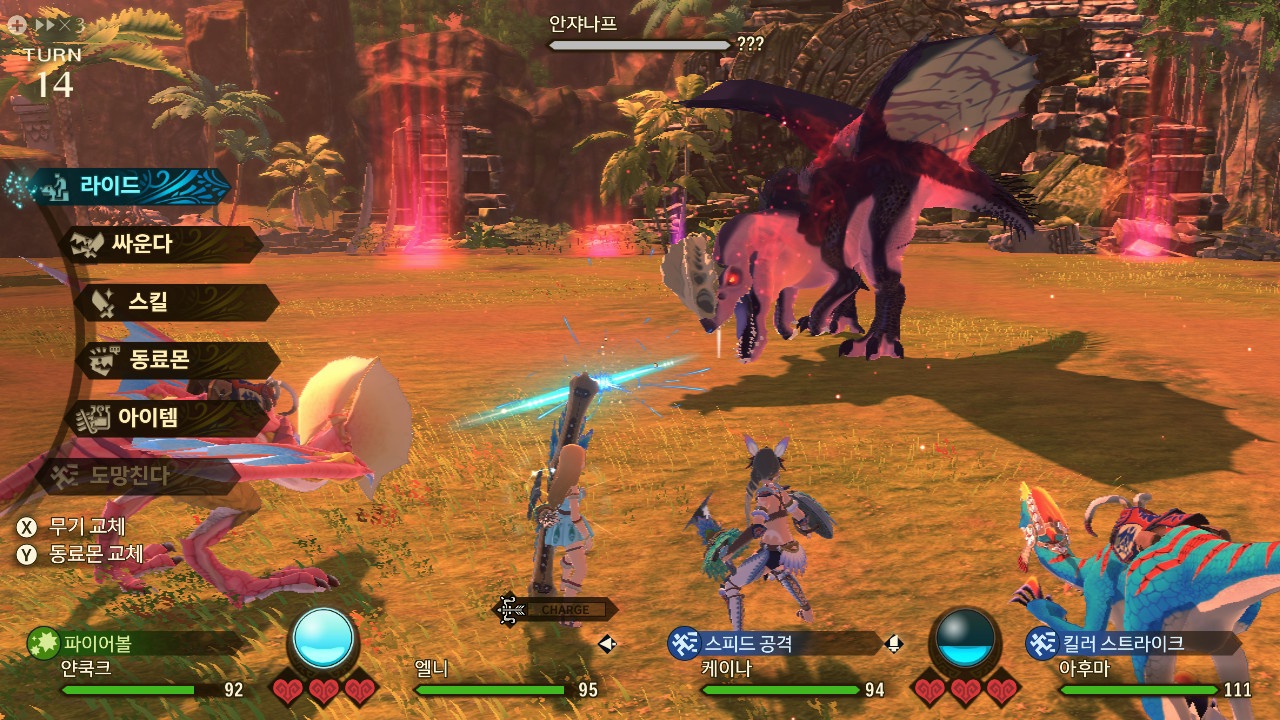The height and width of the screenshot is (720, 1280).
Task: Select the 라이드 (Ride) command
Action: pyautogui.click(x=130, y=186)
